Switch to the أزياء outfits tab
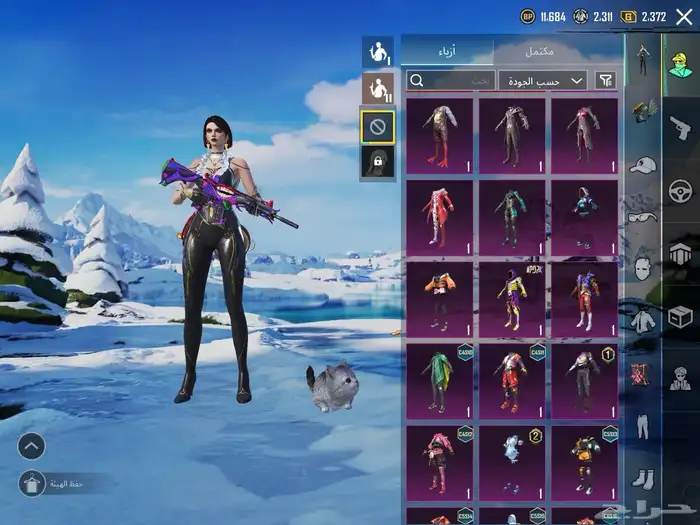700x525 pixels. click(447, 51)
